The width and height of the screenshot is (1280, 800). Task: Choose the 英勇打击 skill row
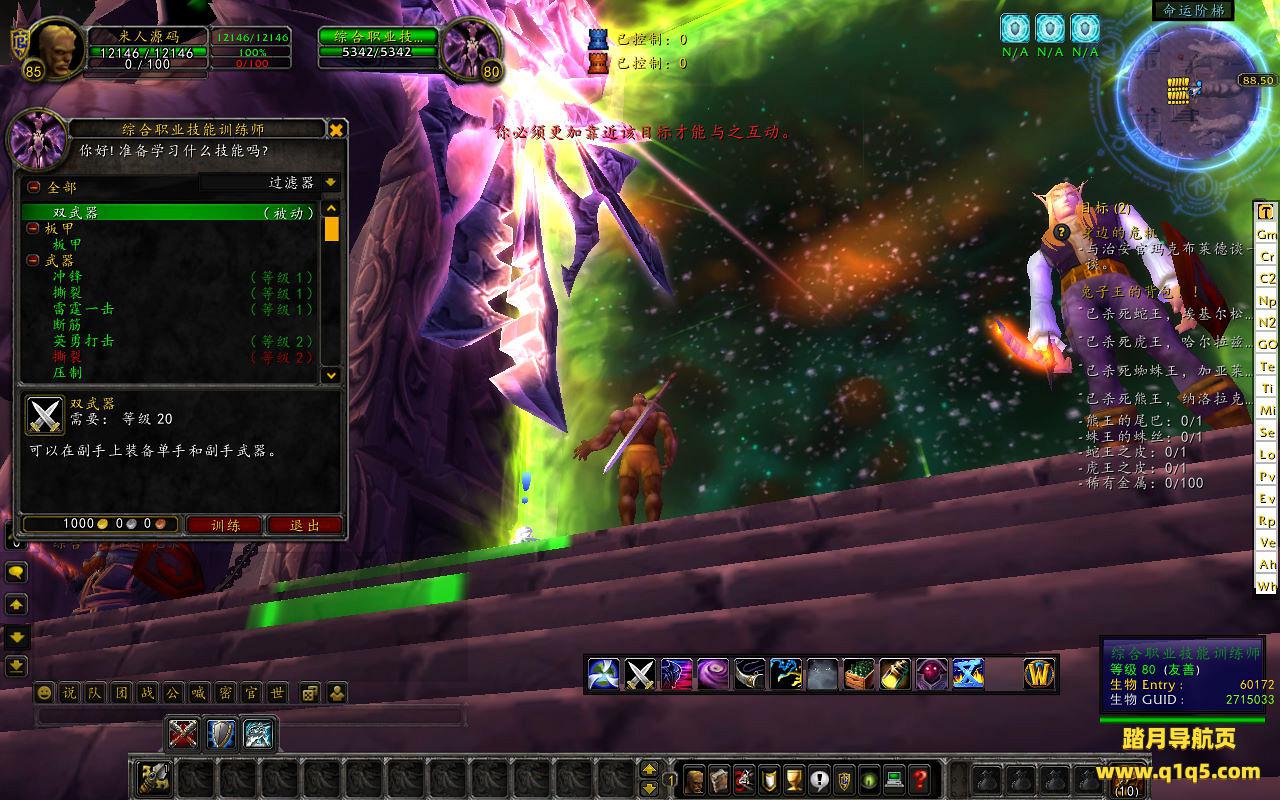point(83,341)
